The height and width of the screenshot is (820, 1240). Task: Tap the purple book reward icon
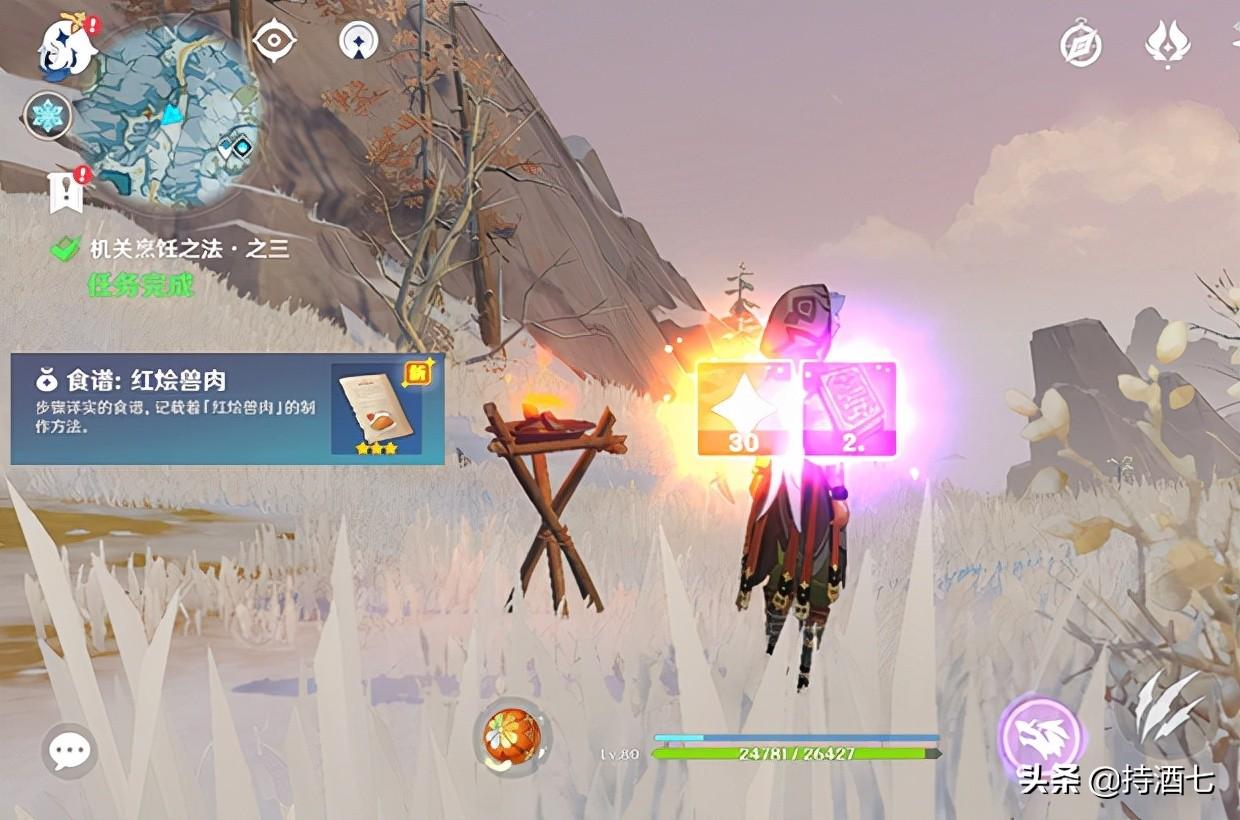(x=849, y=408)
